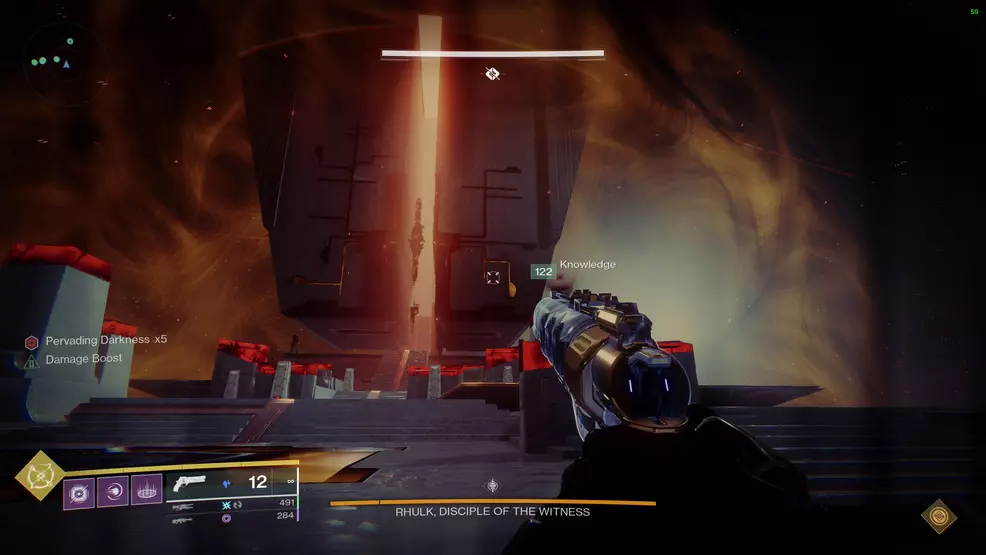This screenshot has height=555, width=986.
Task: Inspect the Damage Boost buff icon
Action: pos(32,359)
